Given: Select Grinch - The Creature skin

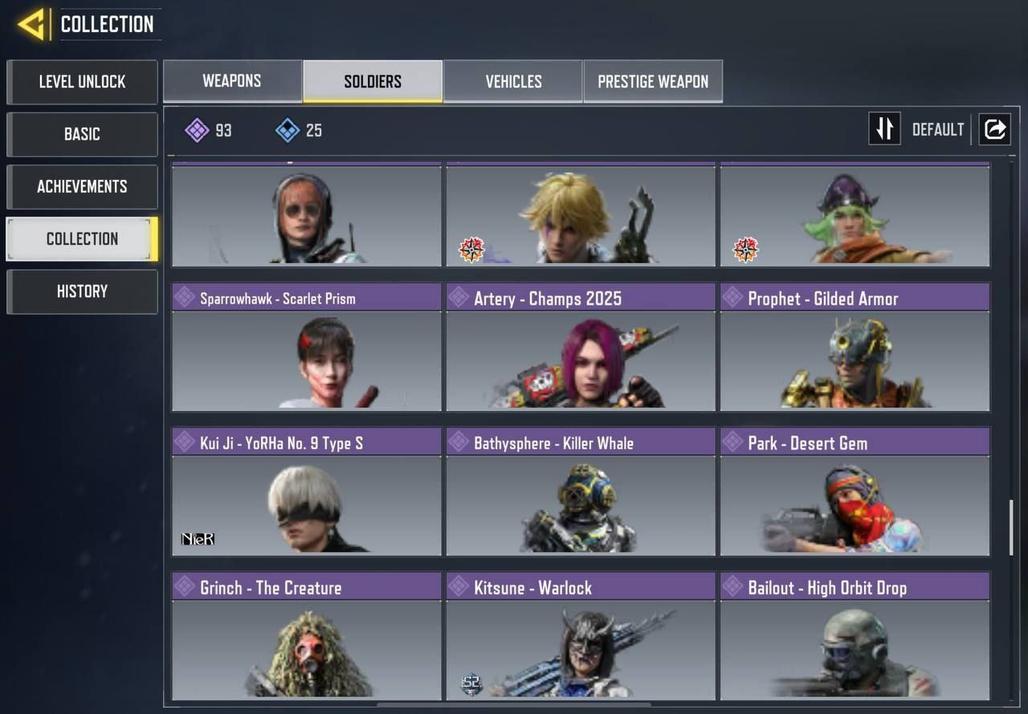Looking at the screenshot, I should point(306,637).
